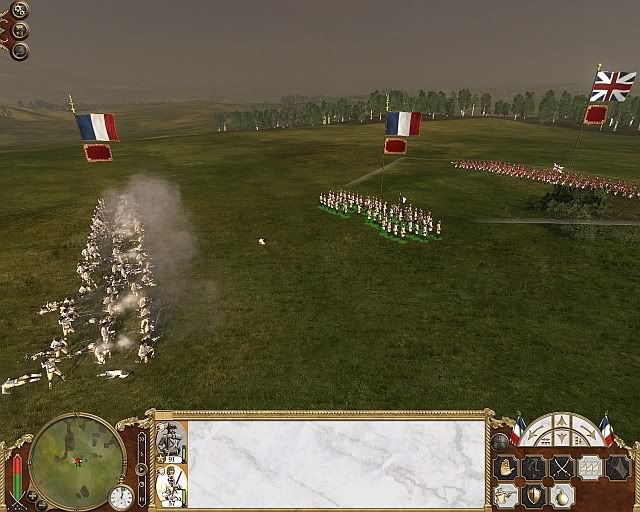The image size is (640, 512).
Task: Open the chat speech bubble button
Action: tap(19, 49)
